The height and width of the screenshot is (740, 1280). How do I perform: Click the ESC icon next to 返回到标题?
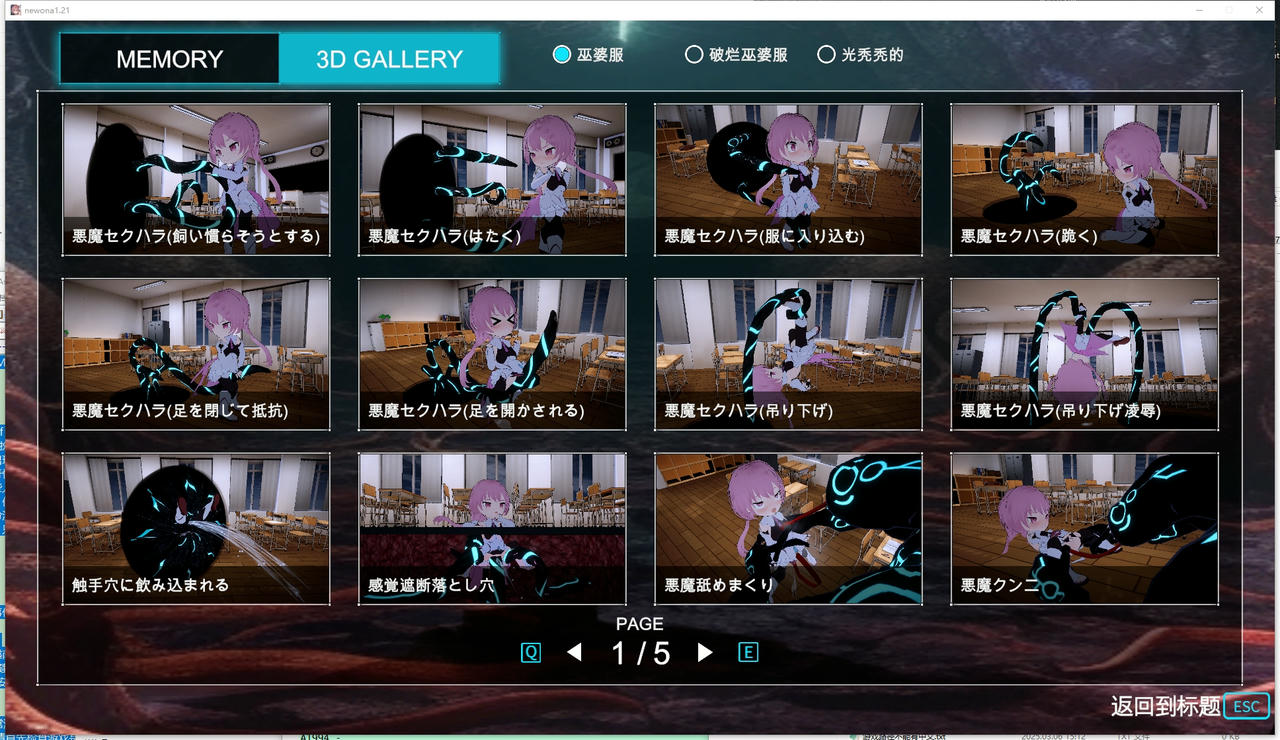1246,706
